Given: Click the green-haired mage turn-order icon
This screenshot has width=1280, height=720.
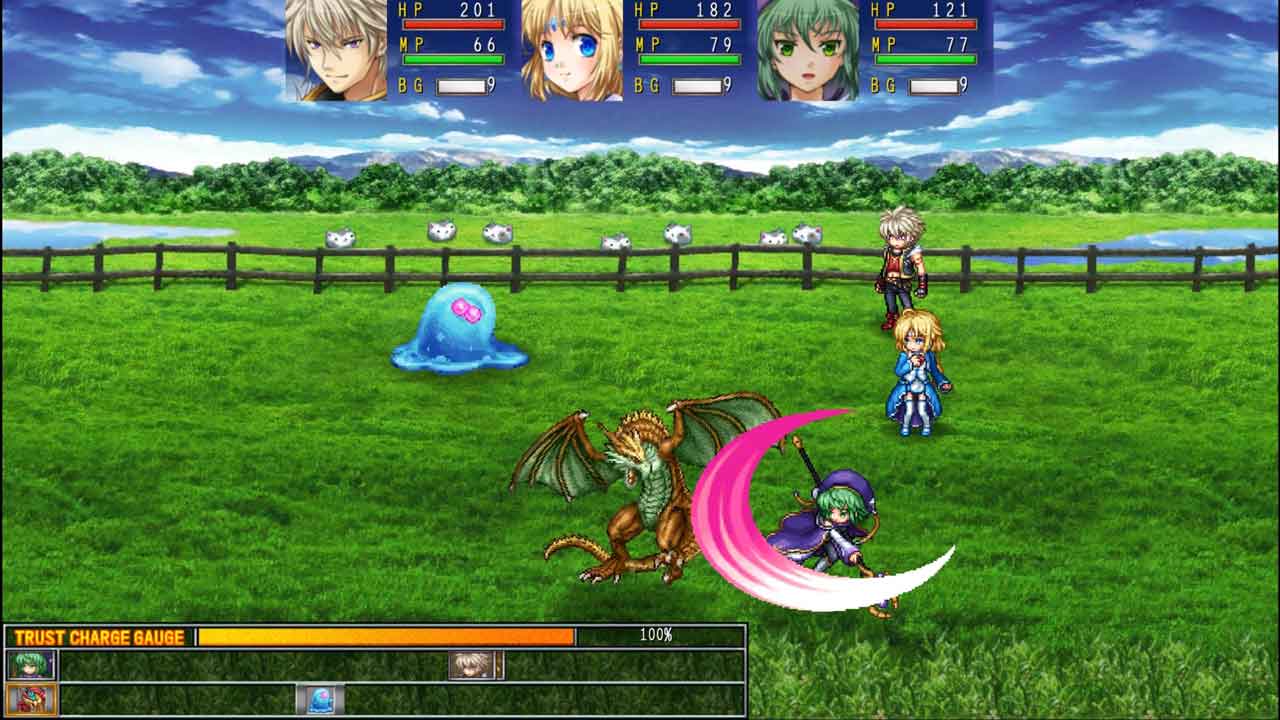Looking at the screenshot, I should coord(31,665).
